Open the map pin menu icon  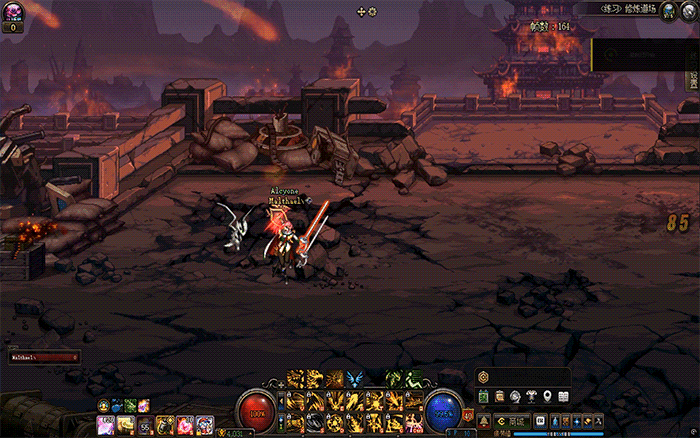tap(546, 397)
